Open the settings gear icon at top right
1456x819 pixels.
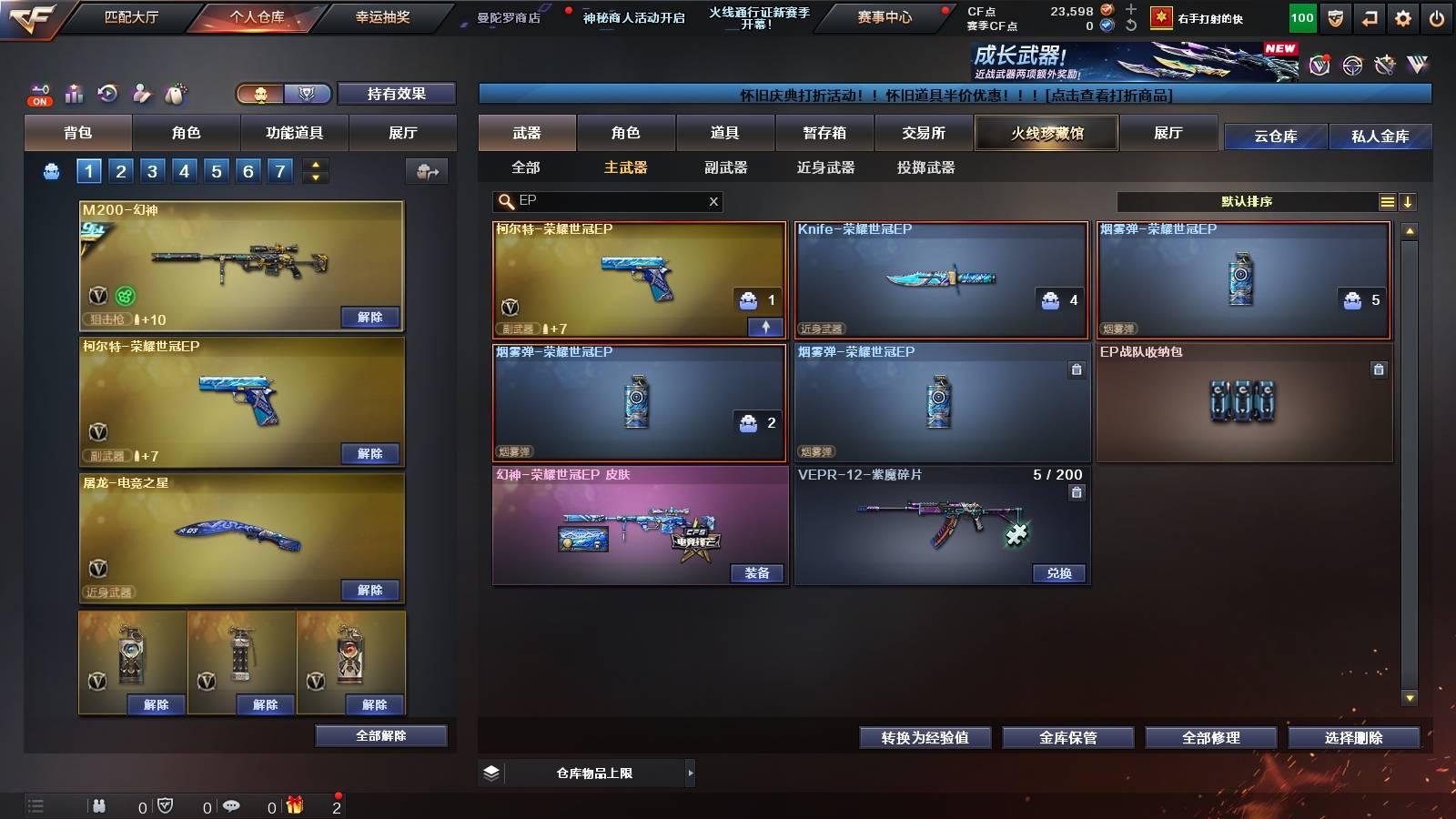coord(1403,16)
